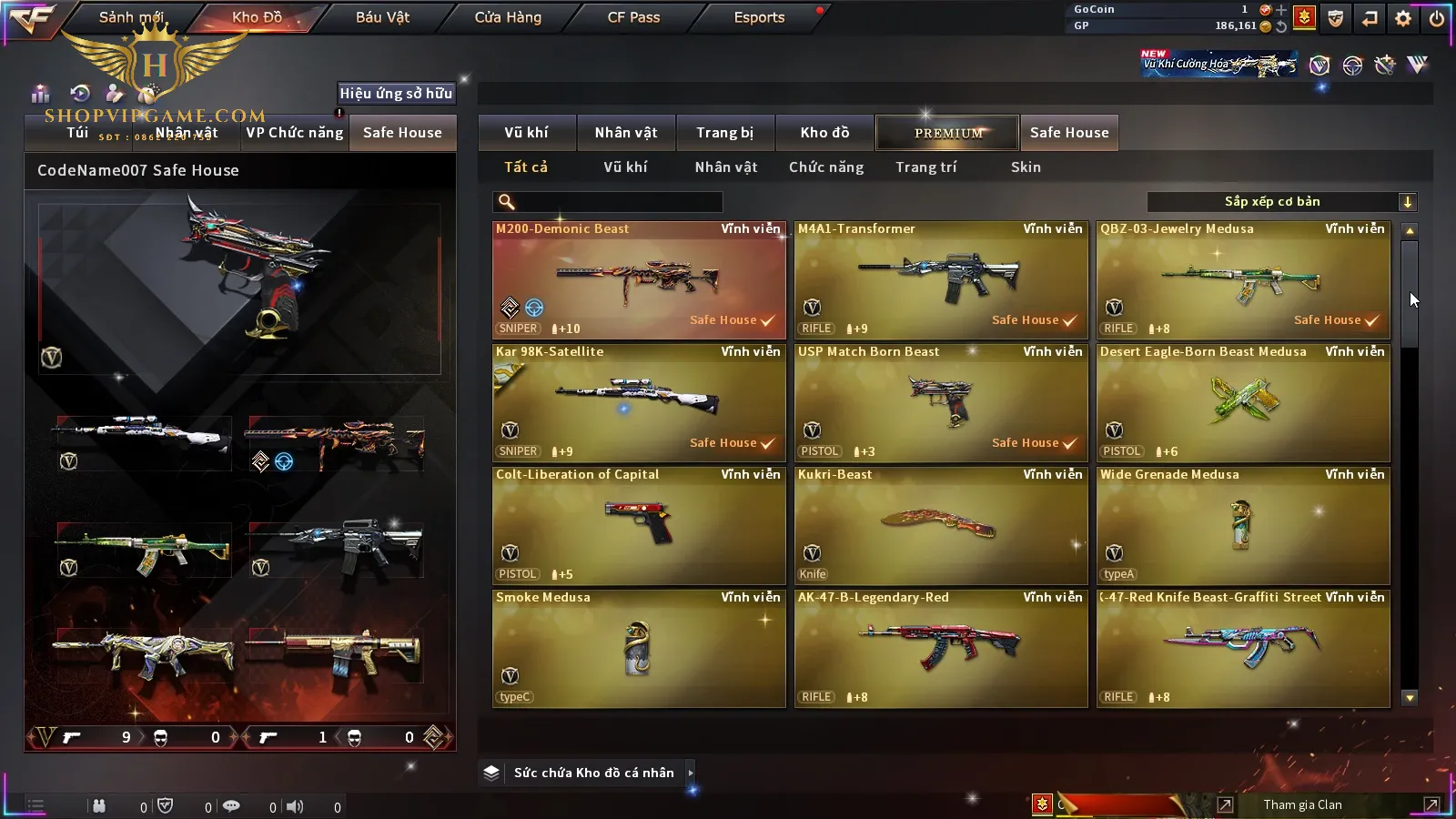
Task: Select the M200-Demonic Beast sniper
Action: point(639,280)
